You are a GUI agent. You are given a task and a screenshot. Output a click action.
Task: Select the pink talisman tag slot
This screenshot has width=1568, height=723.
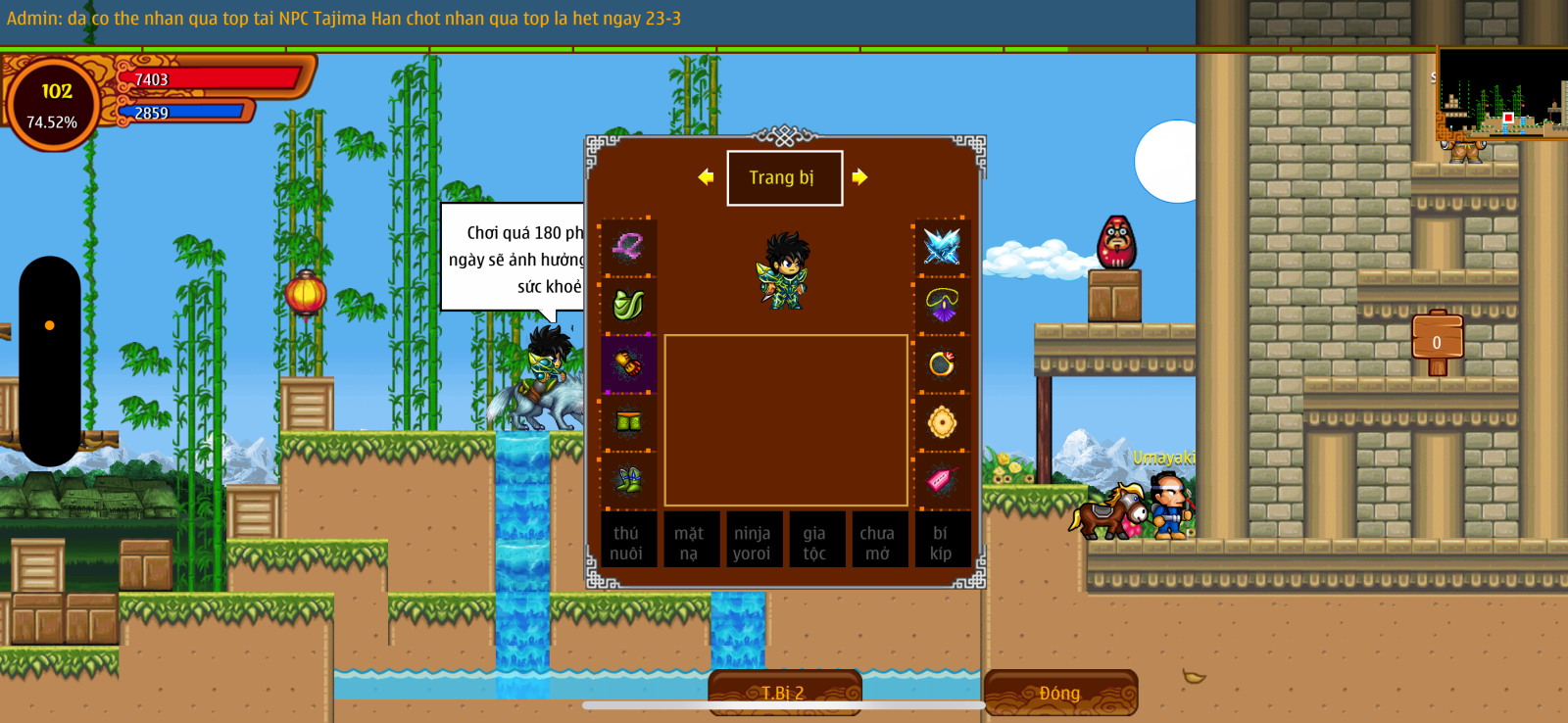click(942, 480)
